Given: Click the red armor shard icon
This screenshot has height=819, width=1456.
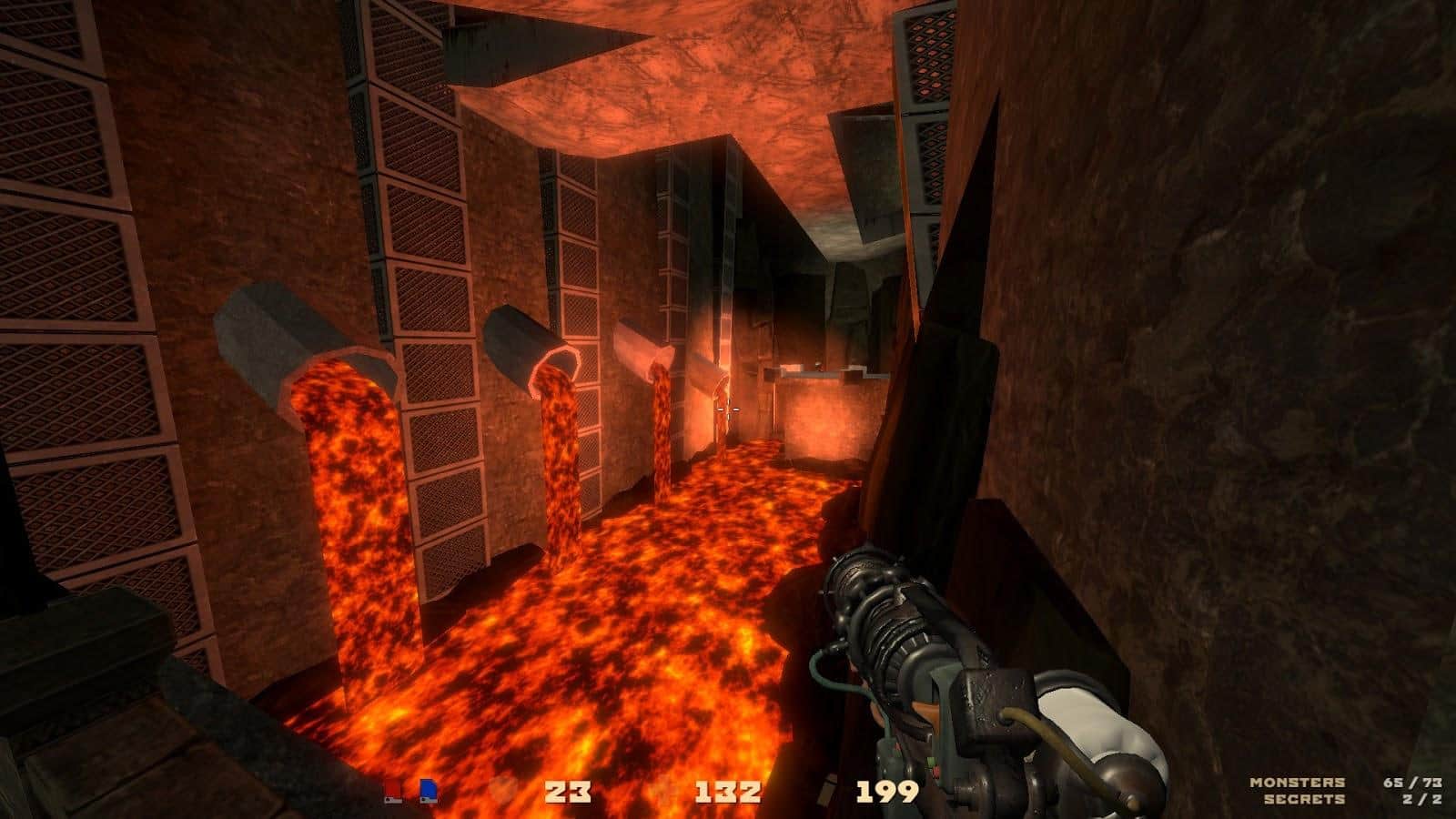Looking at the screenshot, I should tap(393, 790).
